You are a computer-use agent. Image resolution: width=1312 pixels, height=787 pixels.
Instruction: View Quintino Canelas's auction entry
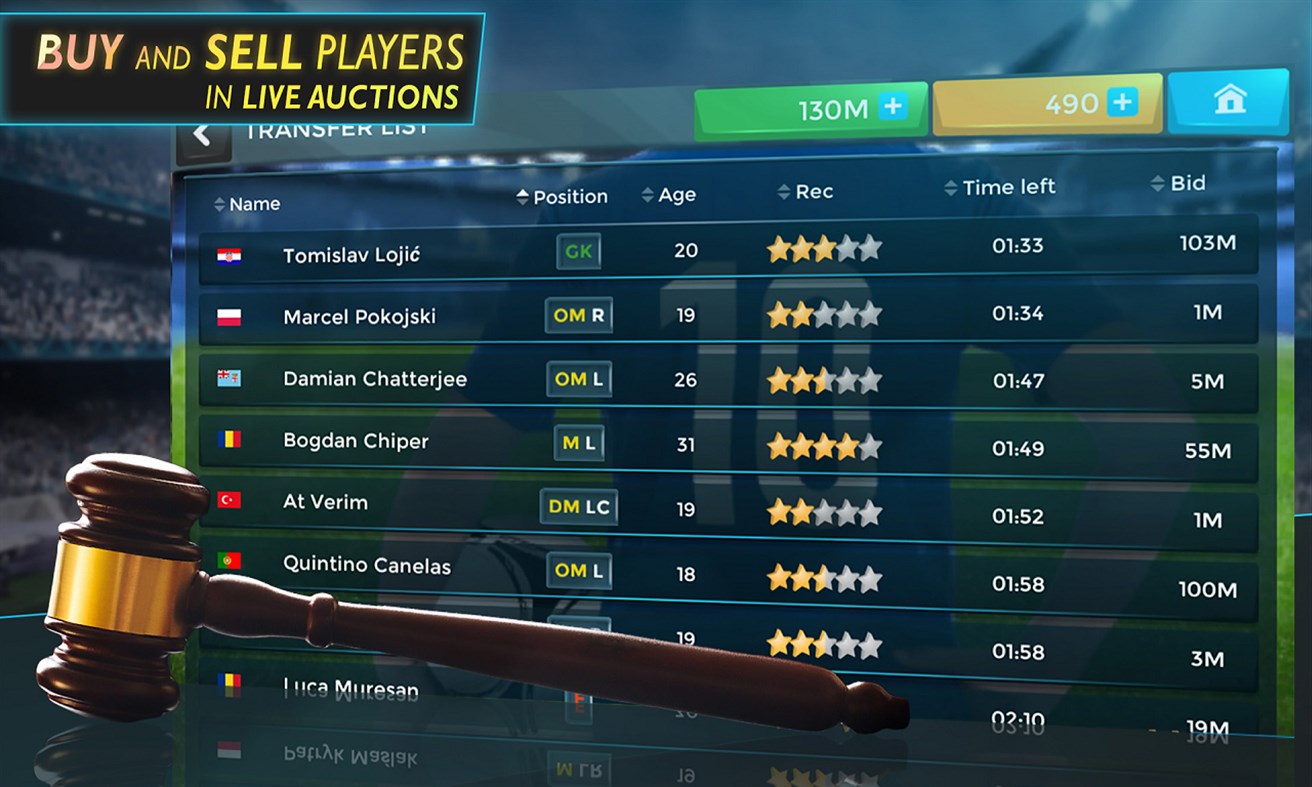(728, 576)
